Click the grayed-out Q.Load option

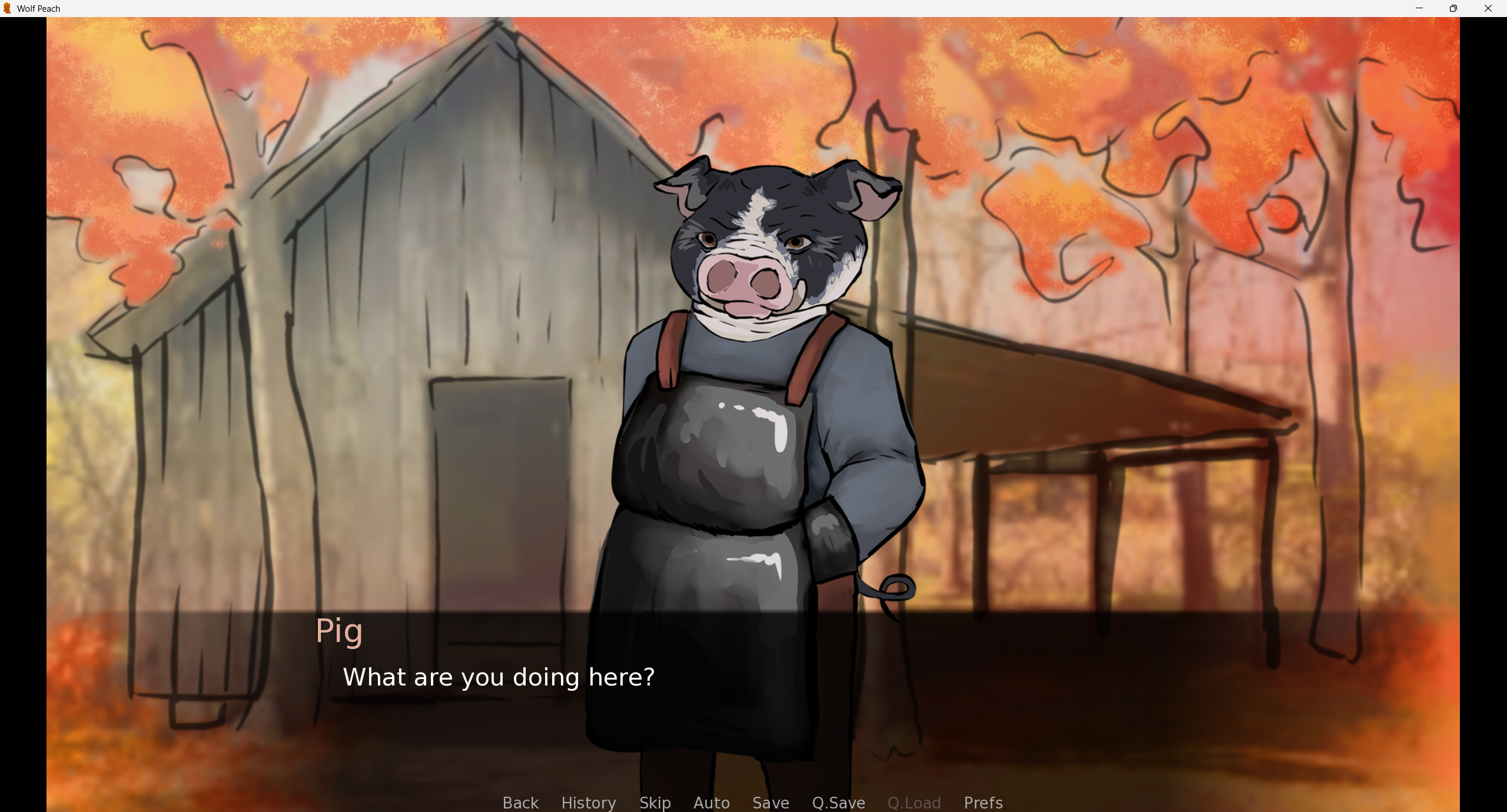914,803
